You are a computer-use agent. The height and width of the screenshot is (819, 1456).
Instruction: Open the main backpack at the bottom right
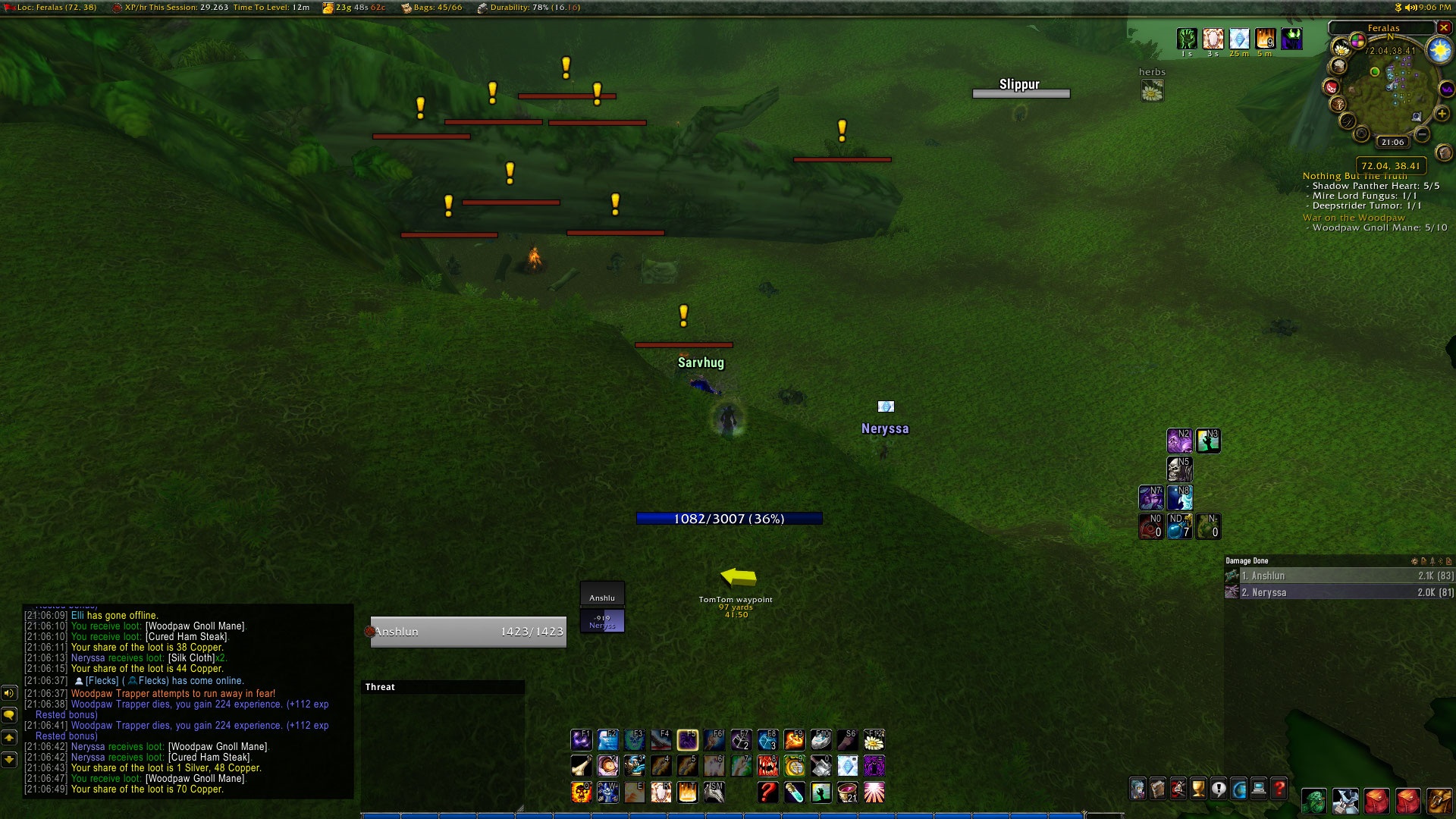(1442, 802)
